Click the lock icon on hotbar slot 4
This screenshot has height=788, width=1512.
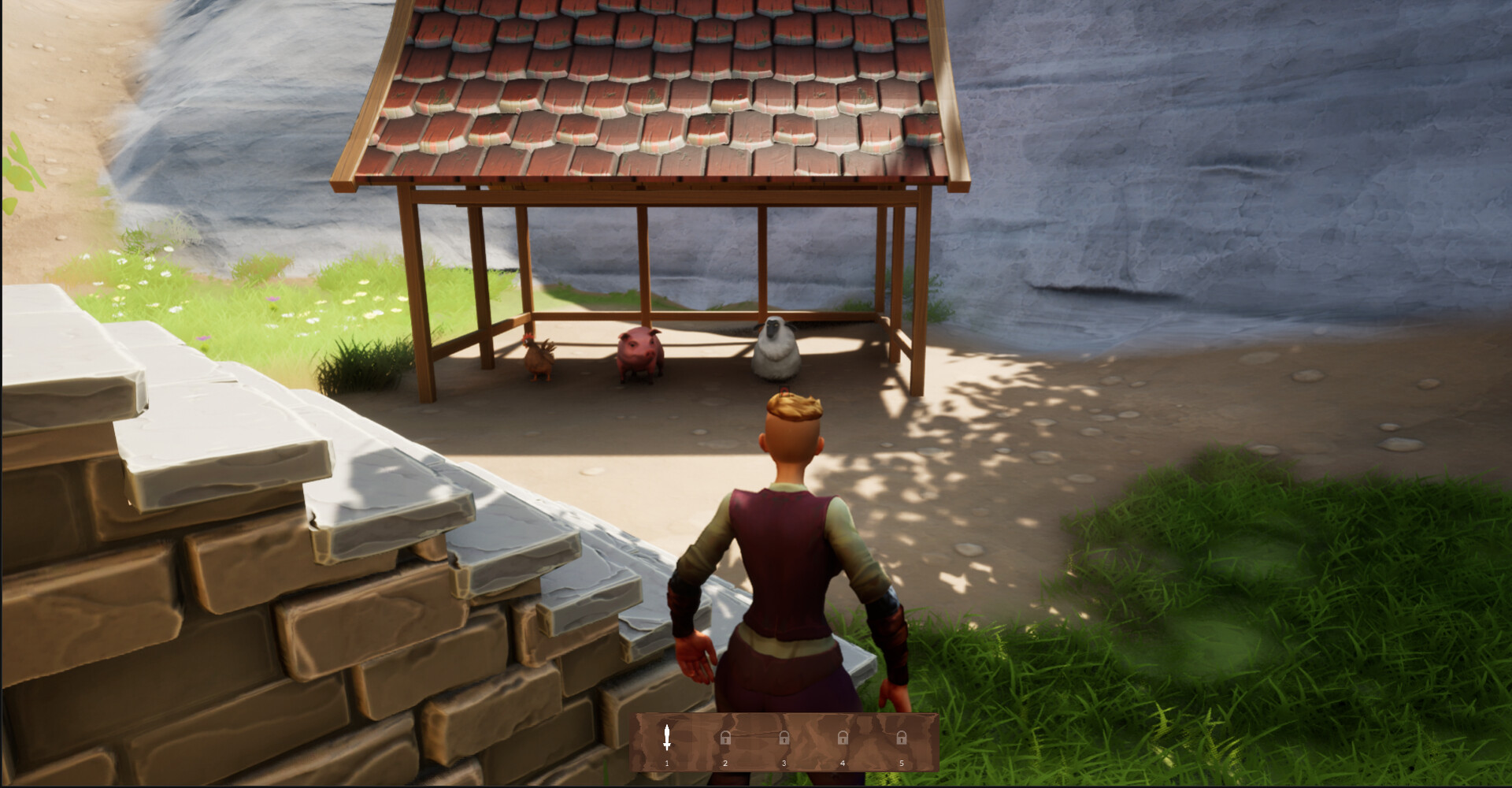843,739
